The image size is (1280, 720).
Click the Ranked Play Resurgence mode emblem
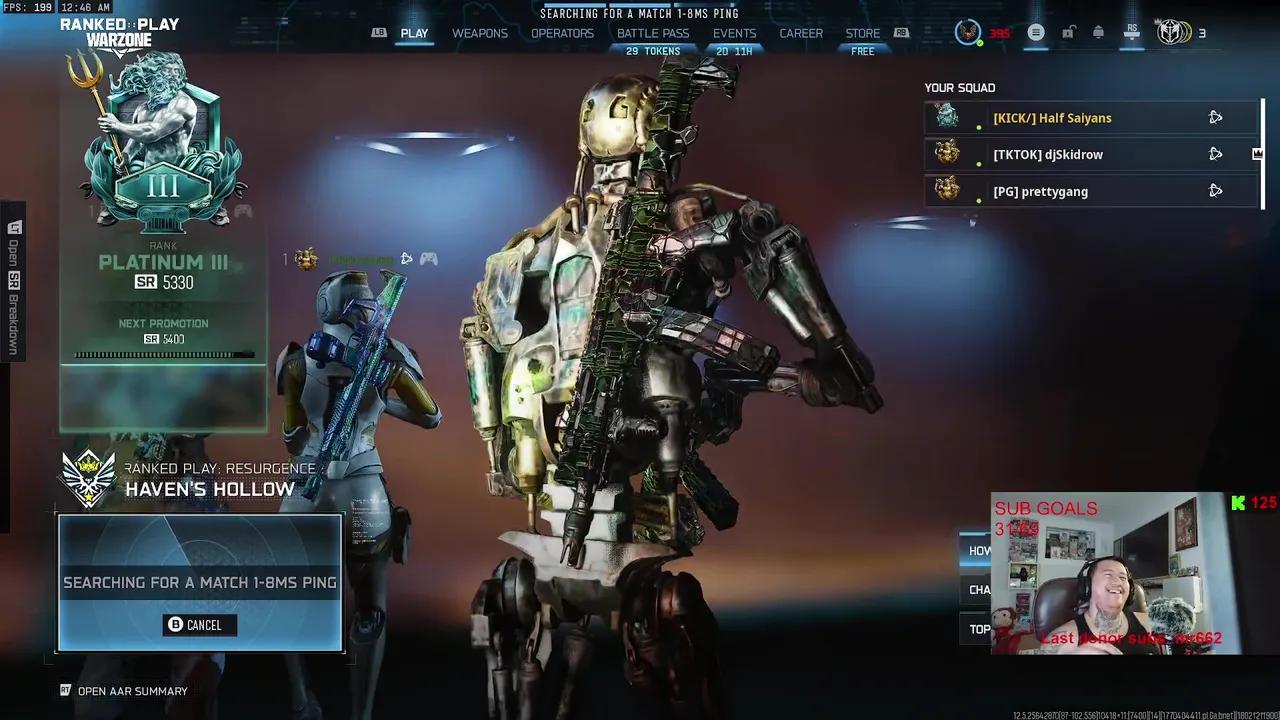(88, 478)
